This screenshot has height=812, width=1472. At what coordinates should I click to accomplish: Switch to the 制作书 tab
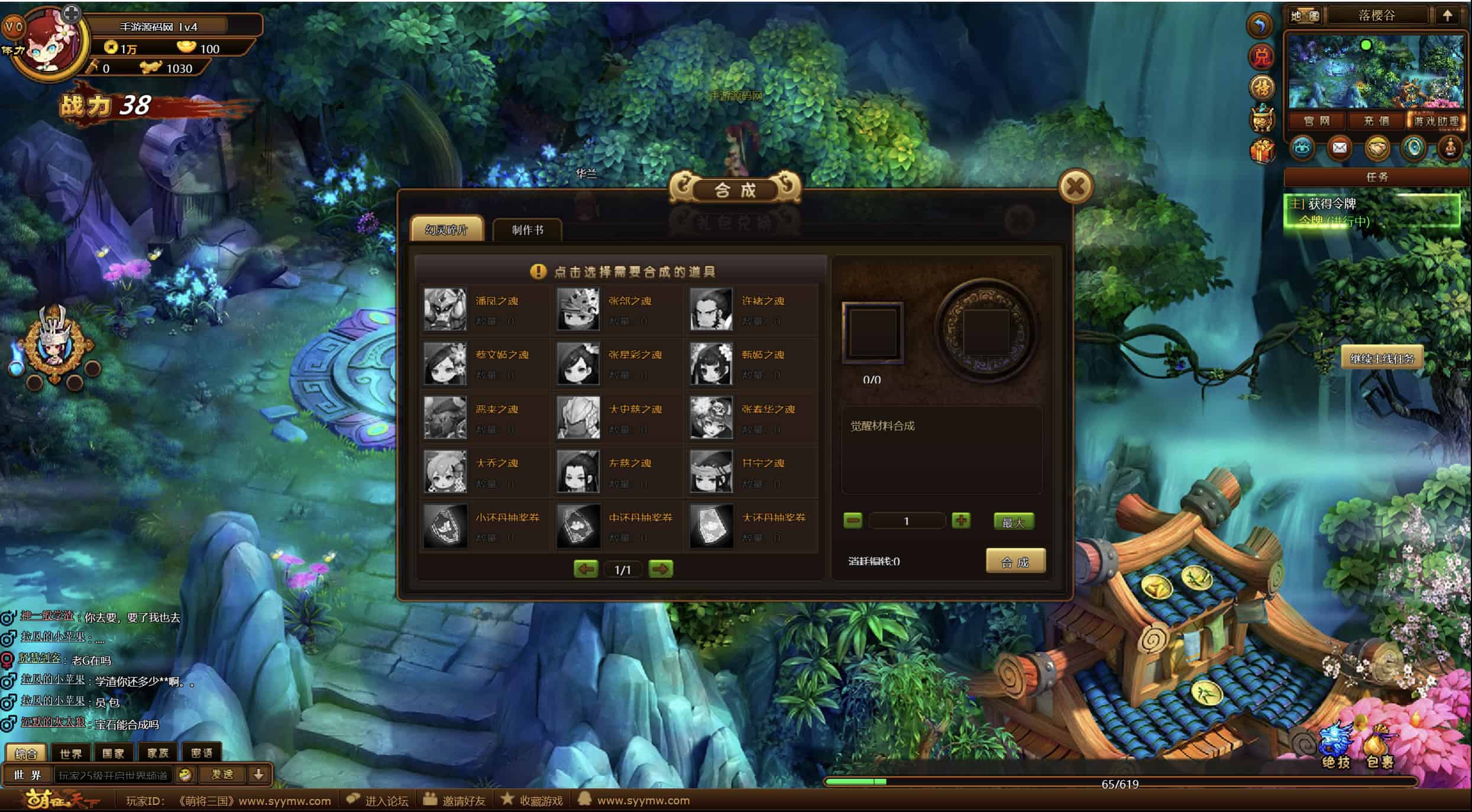[x=527, y=229]
